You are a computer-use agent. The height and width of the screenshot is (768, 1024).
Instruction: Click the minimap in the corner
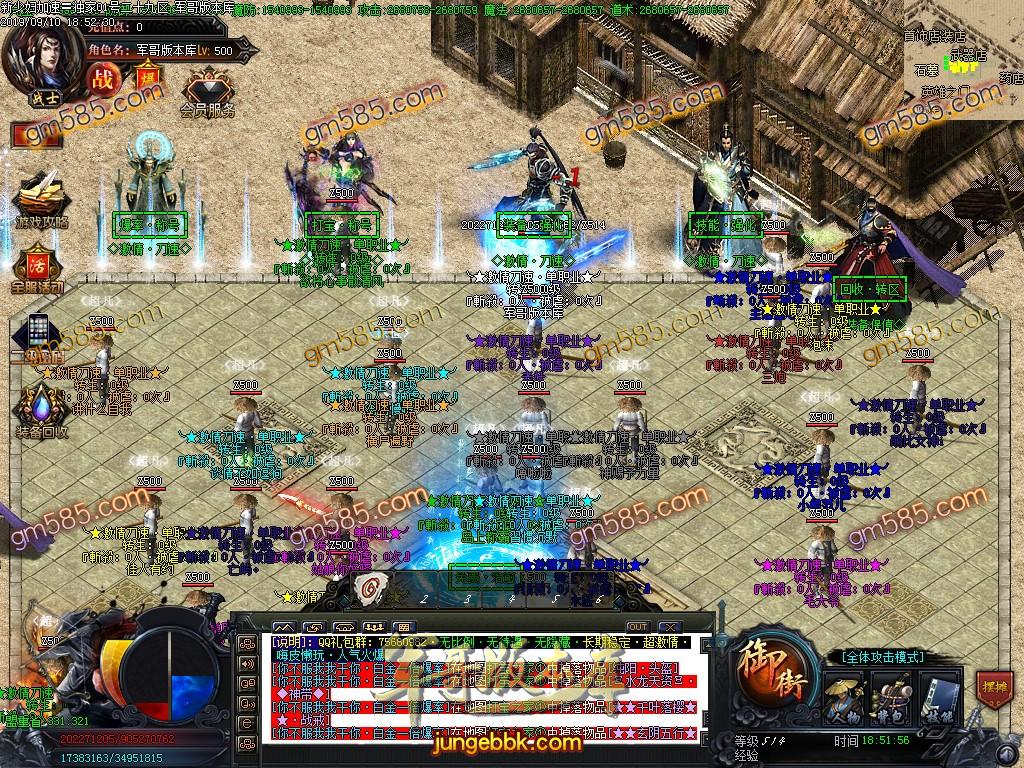pyautogui.click(x=961, y=58)
